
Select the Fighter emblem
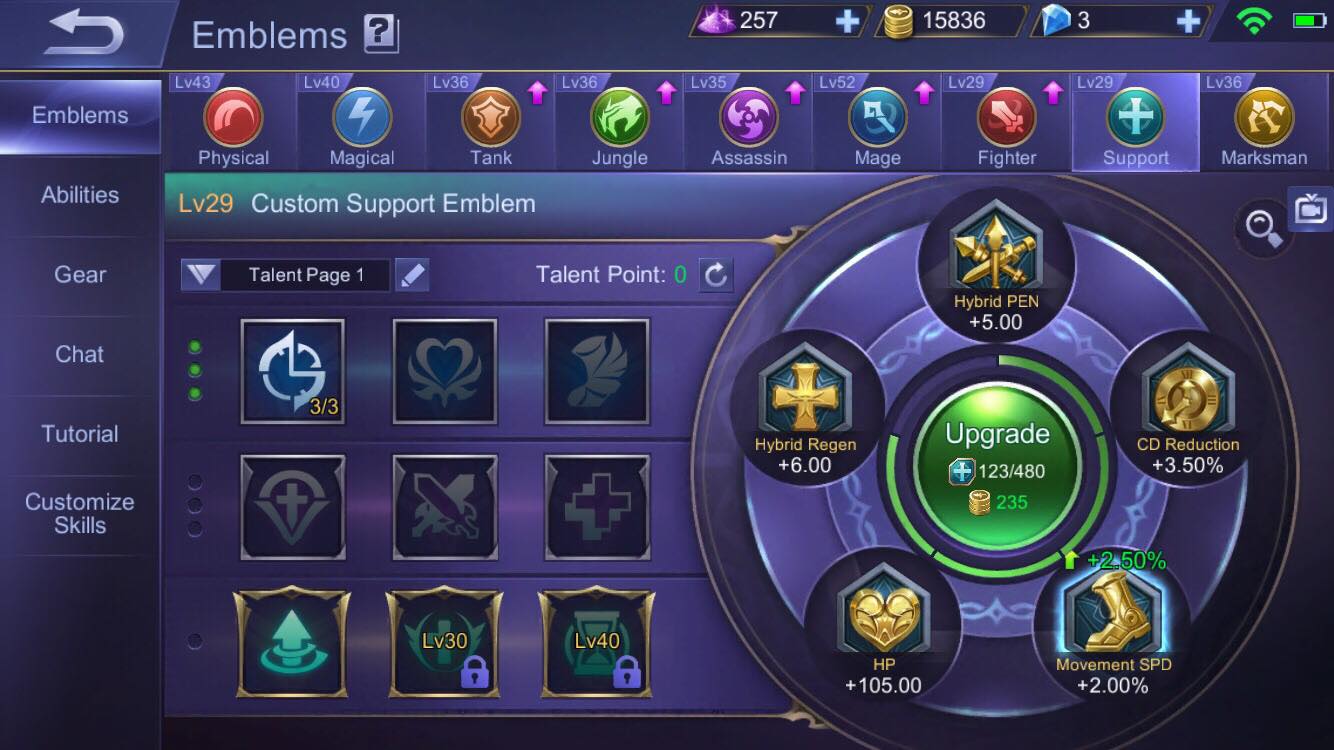[x=1006, y=118]
